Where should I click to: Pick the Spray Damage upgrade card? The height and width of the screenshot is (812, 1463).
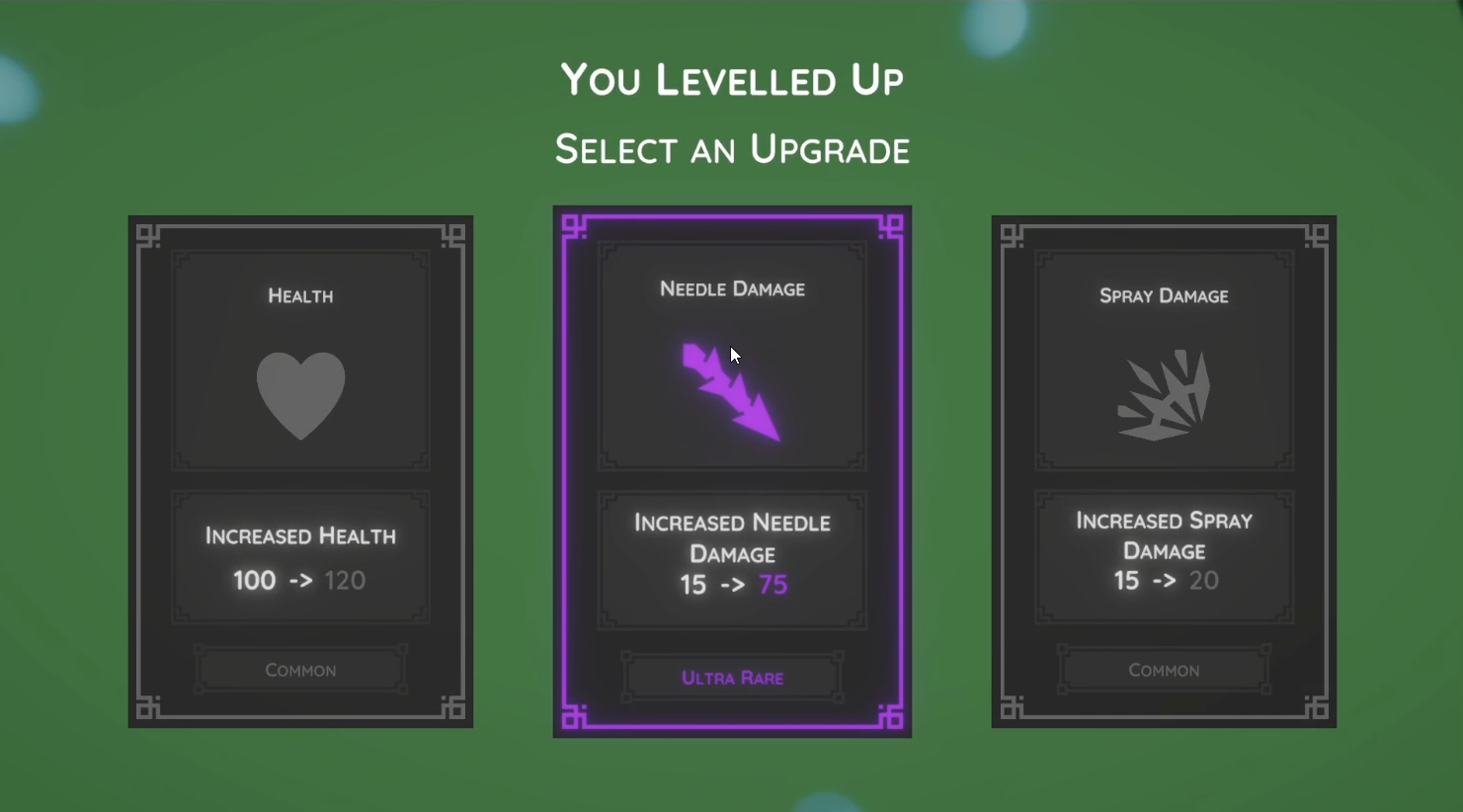point(1164,471)
